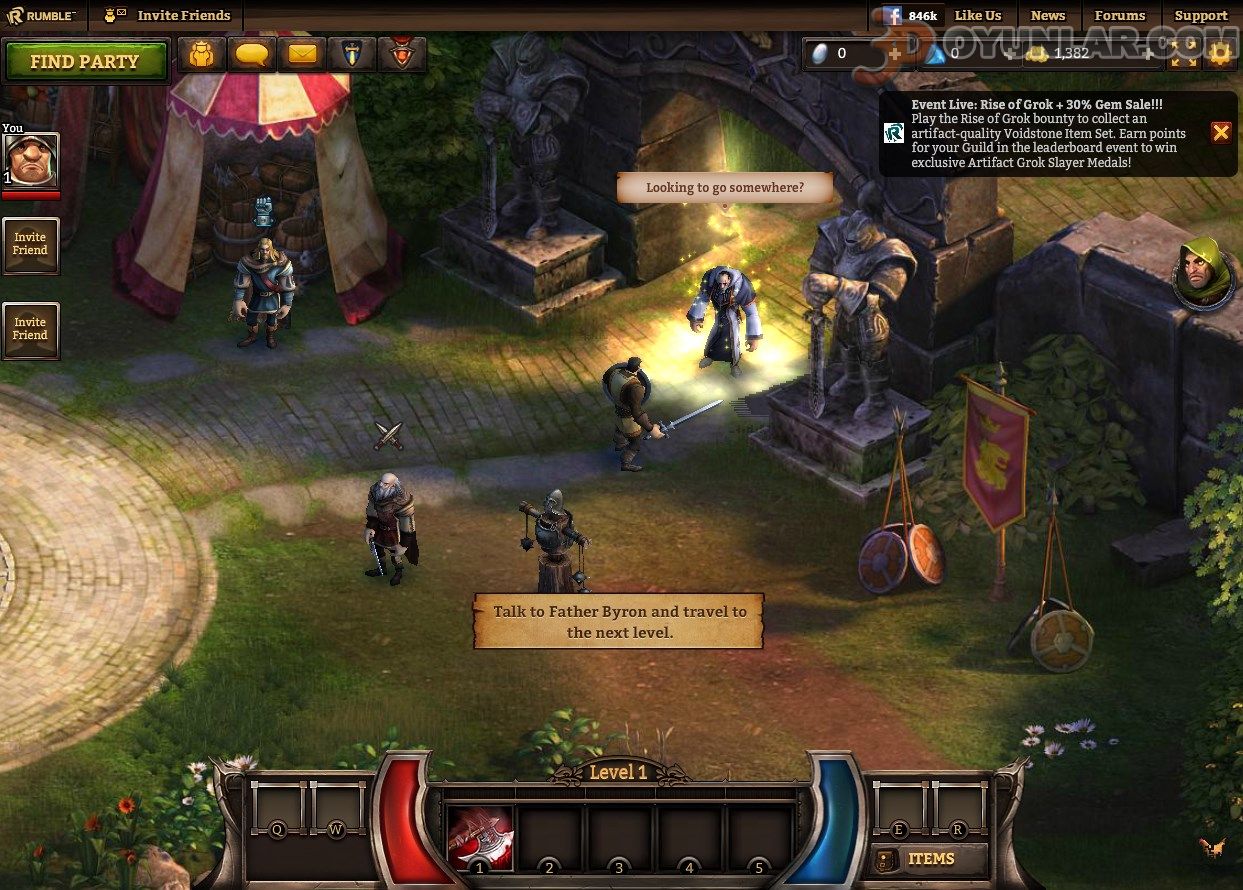Screen dimensions: 1243x890
Task: Visit the Forums link
Action: [x=1119, y=15]
